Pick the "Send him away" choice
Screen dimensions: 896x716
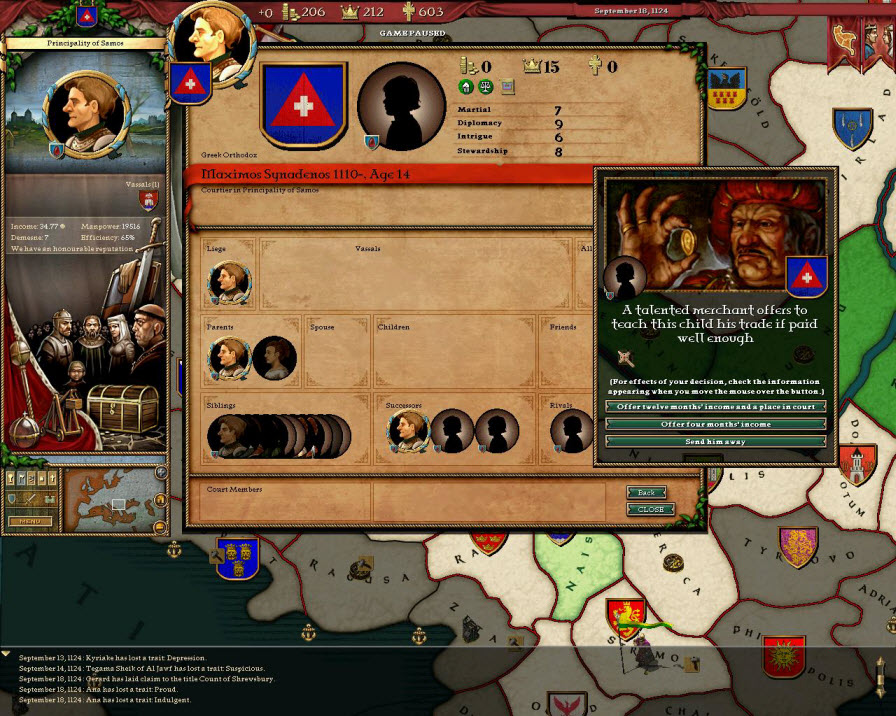(x=716, y=441)
